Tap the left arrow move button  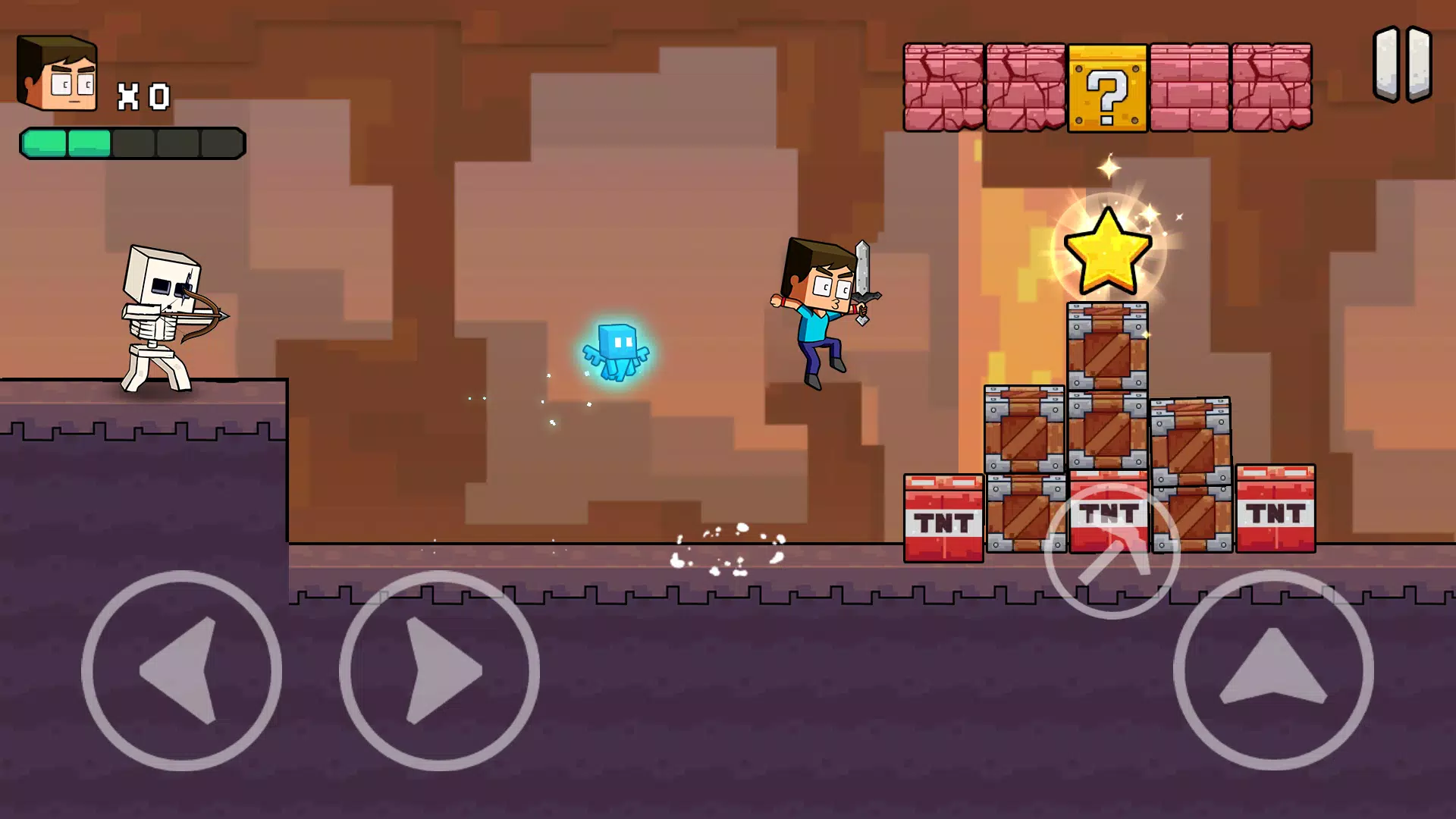pos(181,670)
